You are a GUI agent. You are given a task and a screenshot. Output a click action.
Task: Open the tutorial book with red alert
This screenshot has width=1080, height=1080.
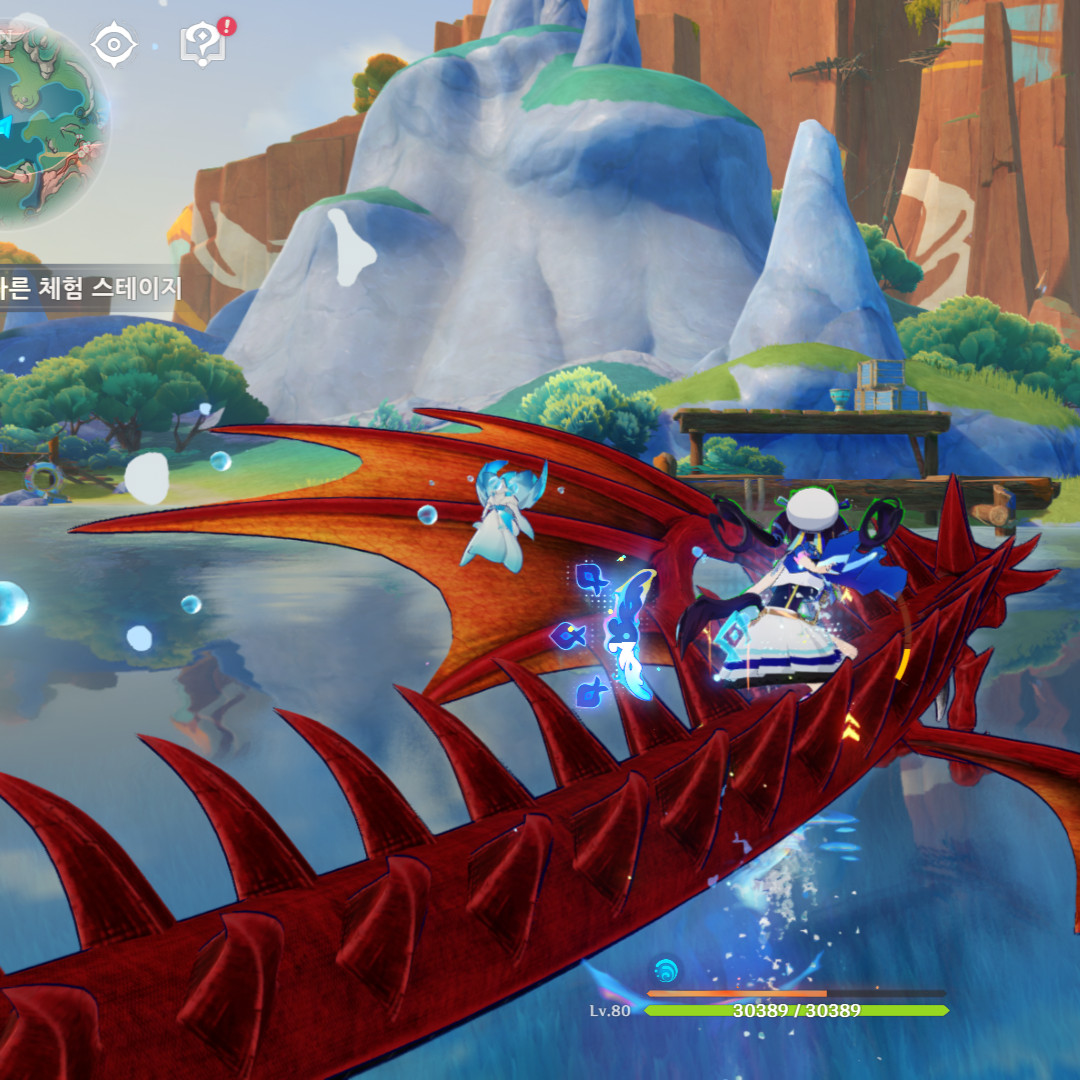pos(203,44)
